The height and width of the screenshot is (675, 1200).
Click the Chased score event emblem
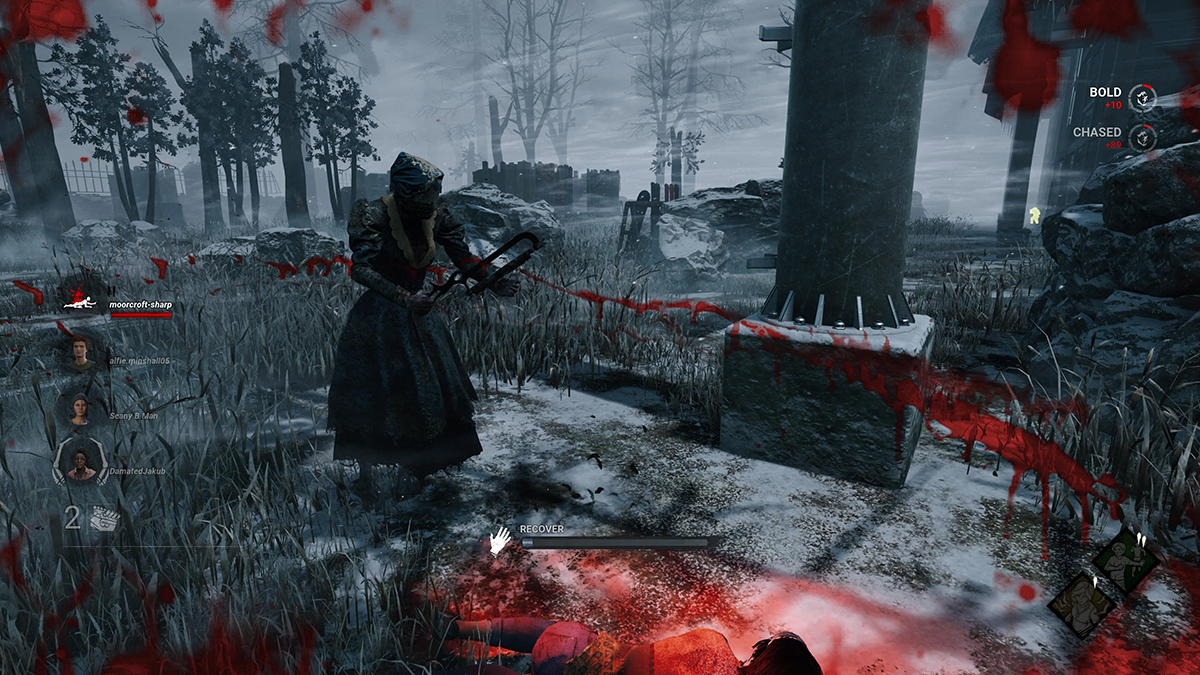[1143, 138]
